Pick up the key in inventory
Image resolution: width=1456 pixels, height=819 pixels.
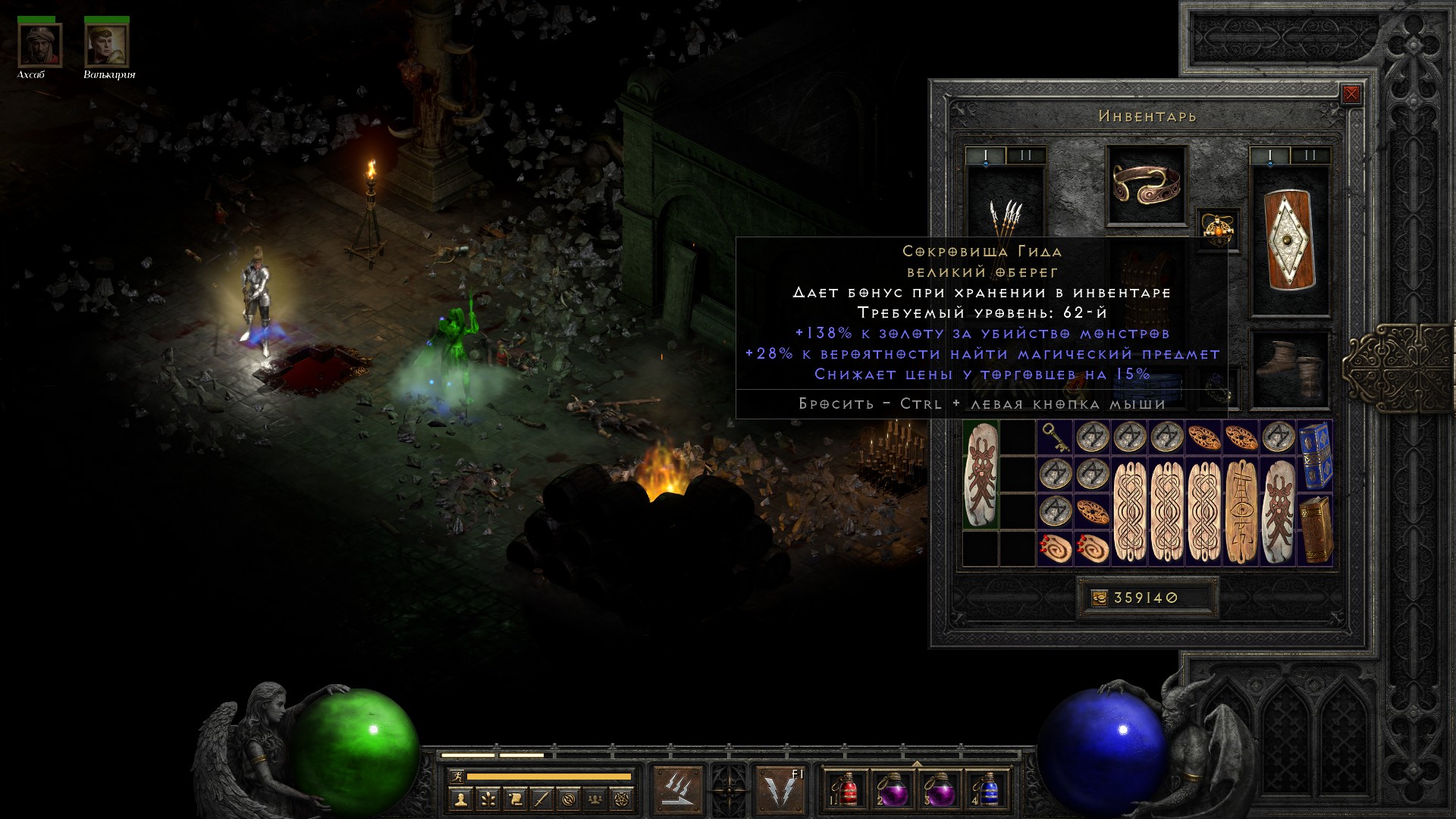click(x=1055, y=438)
